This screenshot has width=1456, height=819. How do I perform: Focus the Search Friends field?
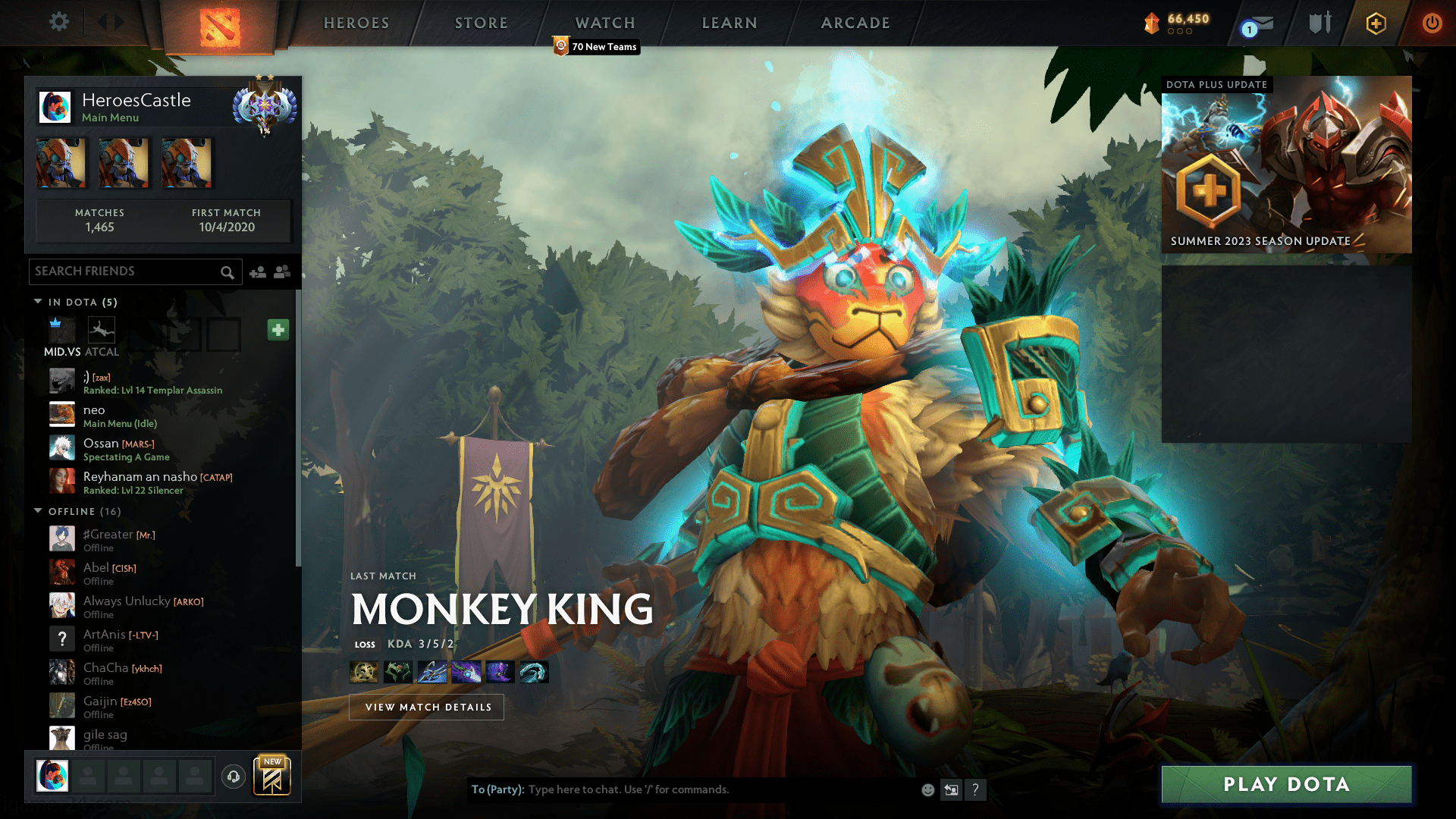[125, 271]
